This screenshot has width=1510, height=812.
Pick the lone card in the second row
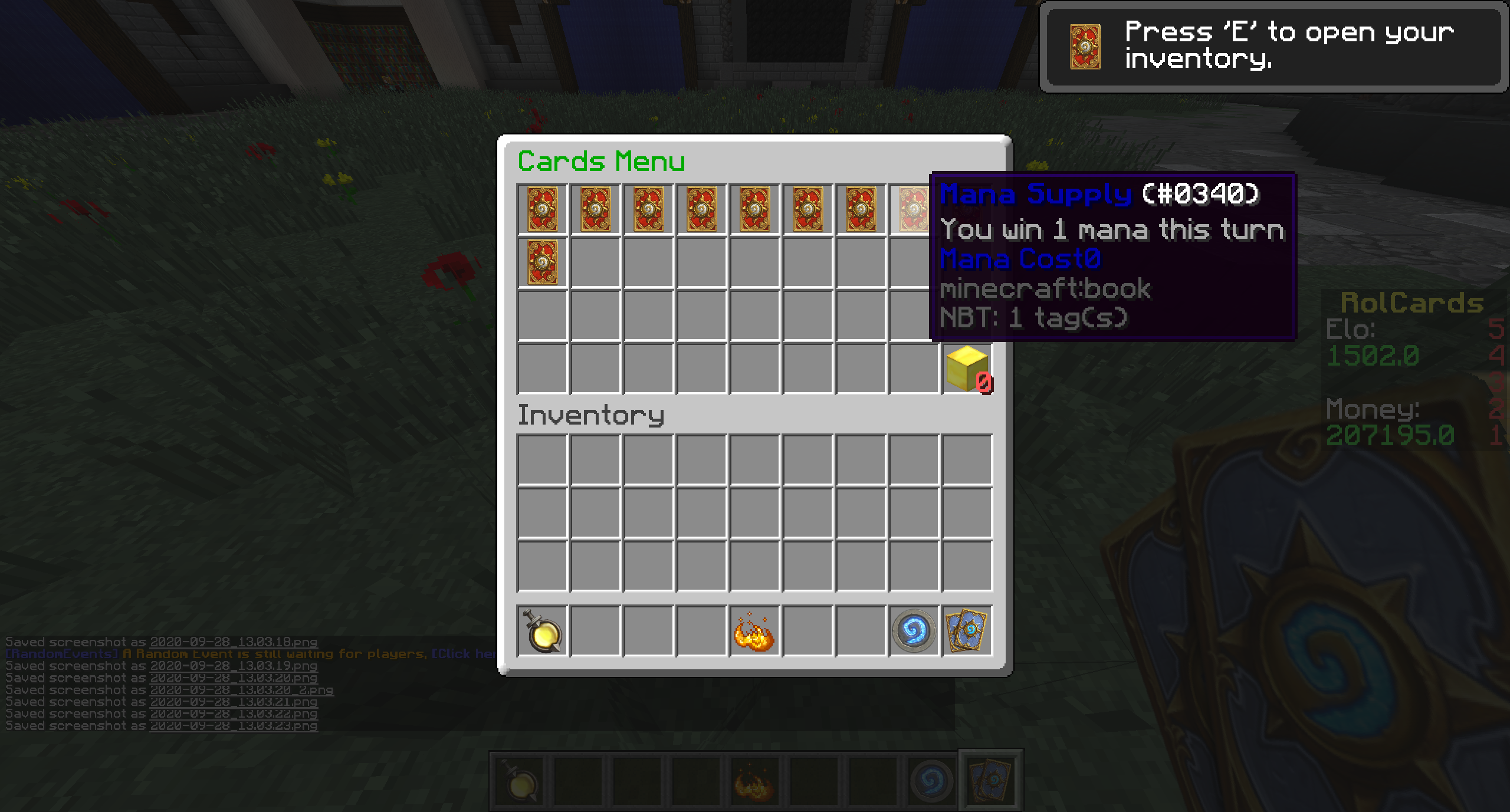pyautogui.click(x=542, y=262)
